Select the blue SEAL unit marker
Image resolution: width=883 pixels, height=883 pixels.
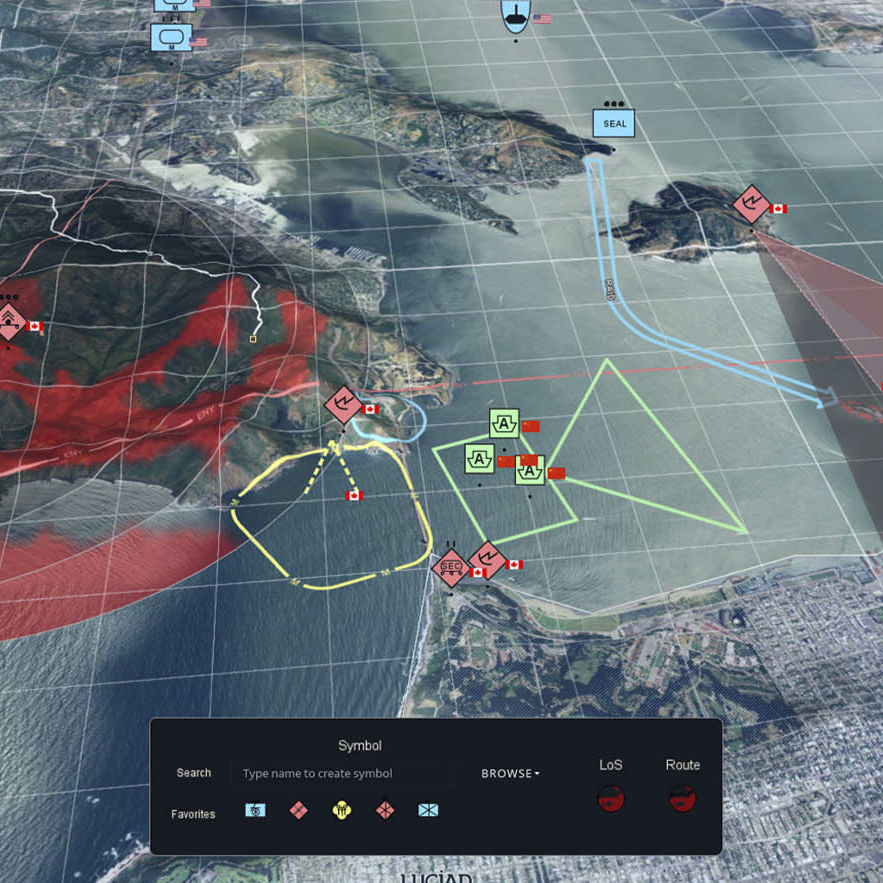point(614,124)
